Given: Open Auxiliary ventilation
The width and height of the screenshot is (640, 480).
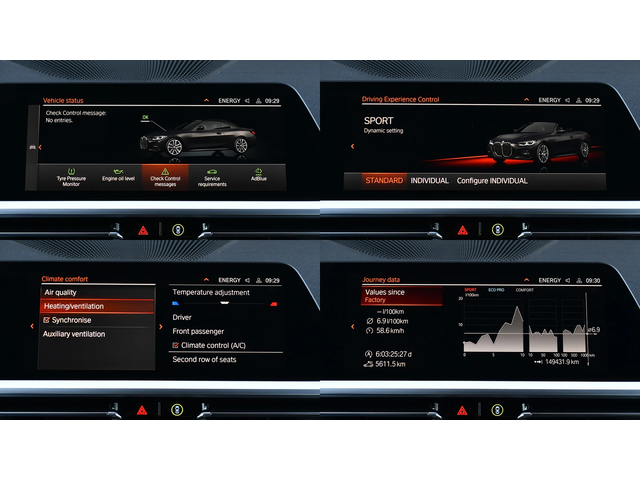Looking at the screenshot, I should coord(98,334).
